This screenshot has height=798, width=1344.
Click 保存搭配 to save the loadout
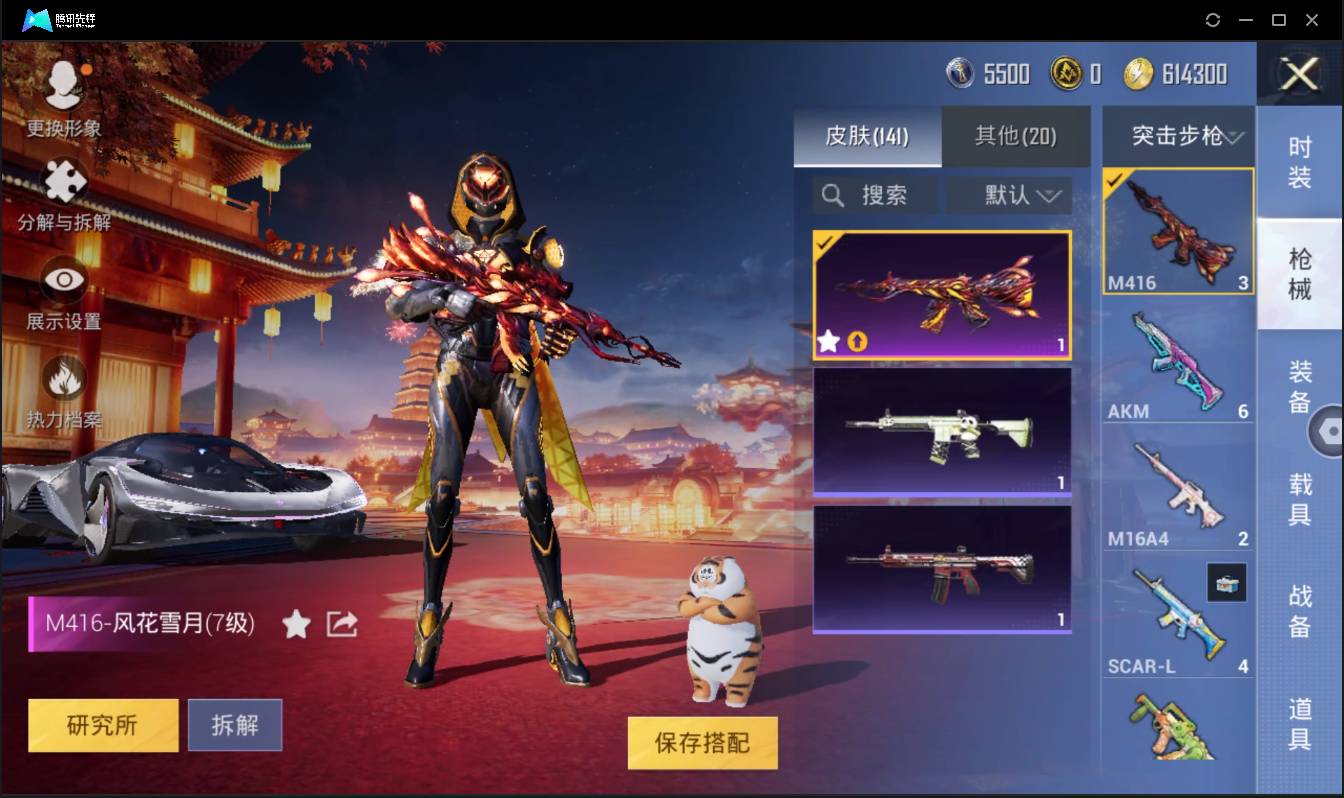(702, 743)
